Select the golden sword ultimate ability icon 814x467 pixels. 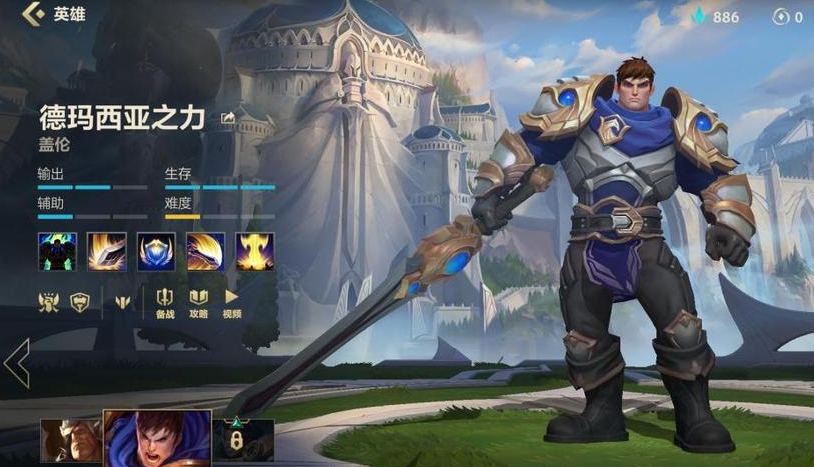[255, 251]
